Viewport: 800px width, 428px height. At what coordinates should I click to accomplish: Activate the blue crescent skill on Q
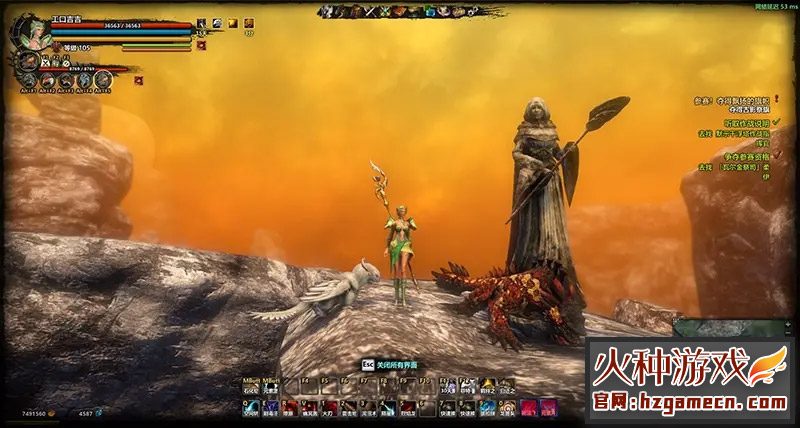pos(251,407)
